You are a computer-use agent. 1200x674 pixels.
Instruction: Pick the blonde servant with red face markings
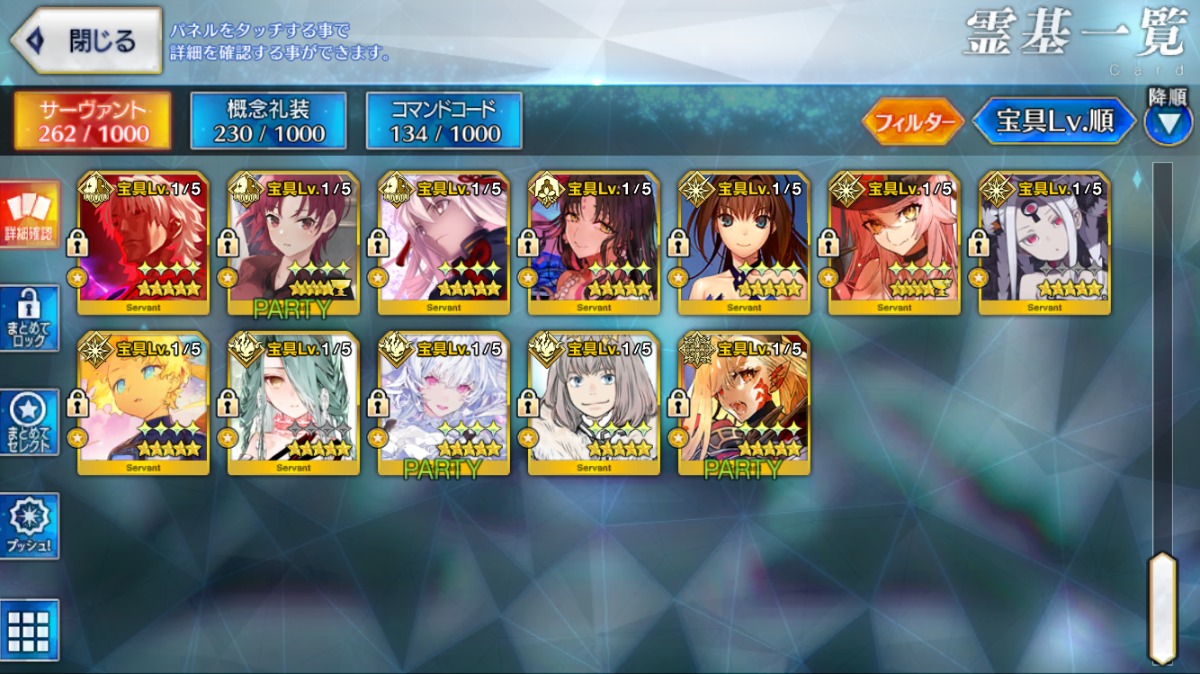point(743,403)
